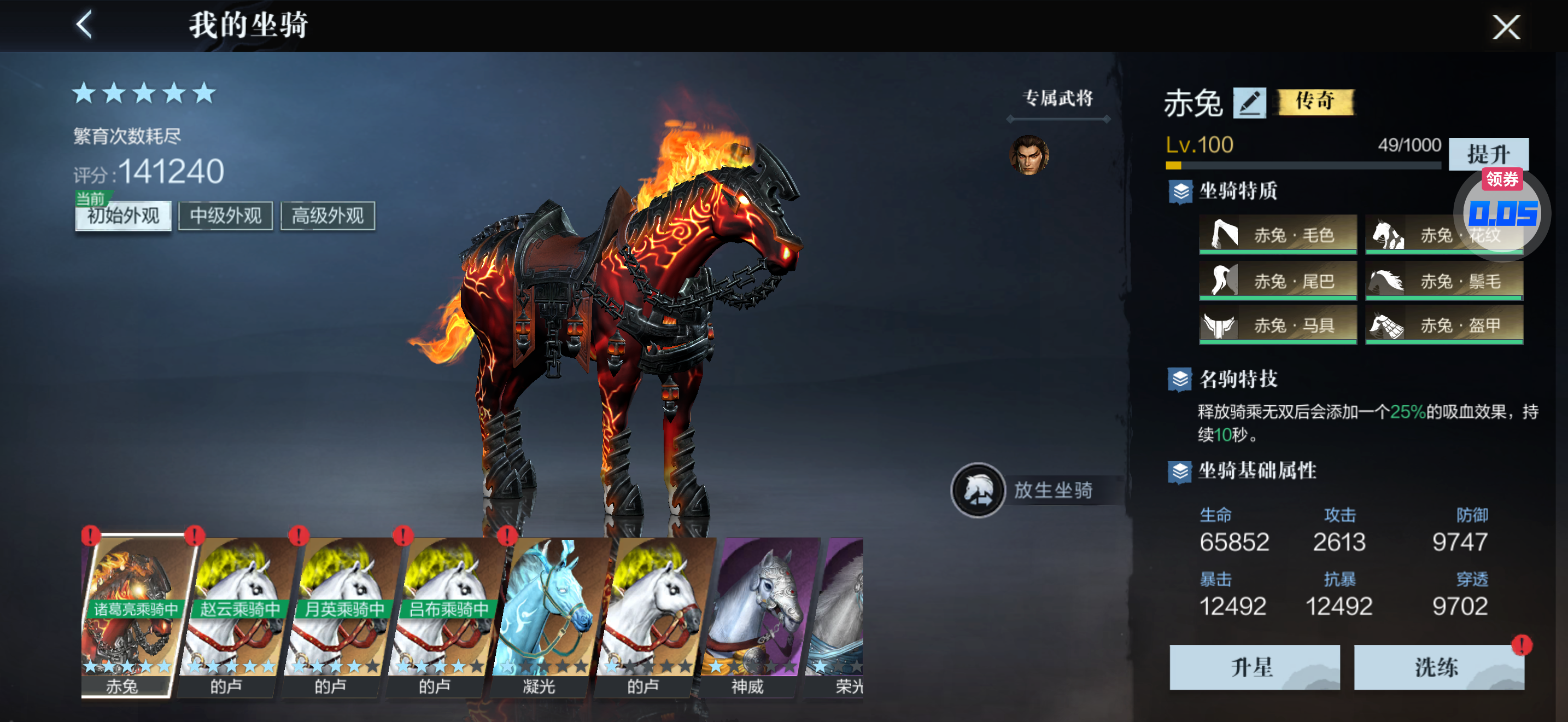Select the 凝光 blue horse card
The width and height of the screenshot is (1568, 722).
541,615
